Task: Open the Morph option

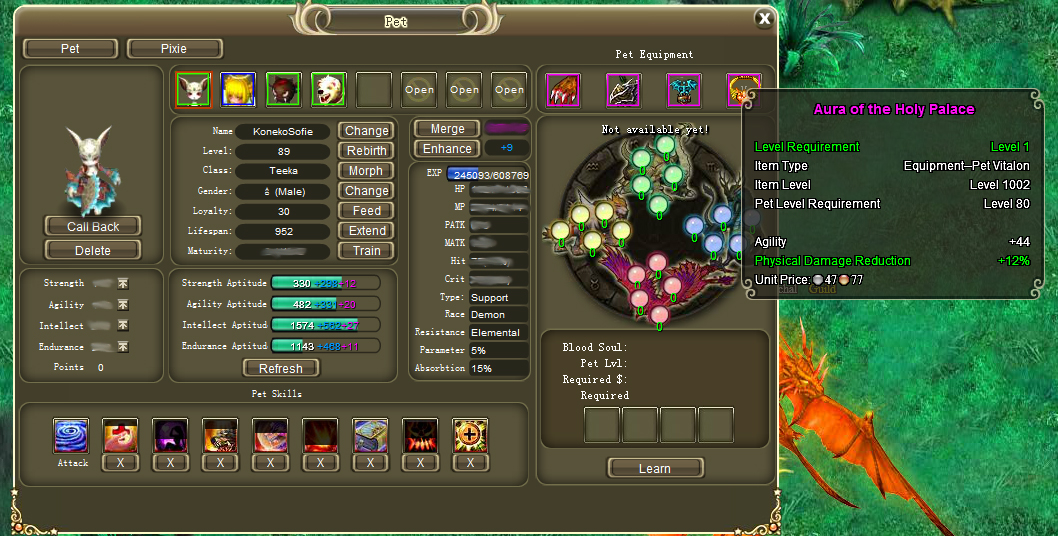Action: pos(367,171)
